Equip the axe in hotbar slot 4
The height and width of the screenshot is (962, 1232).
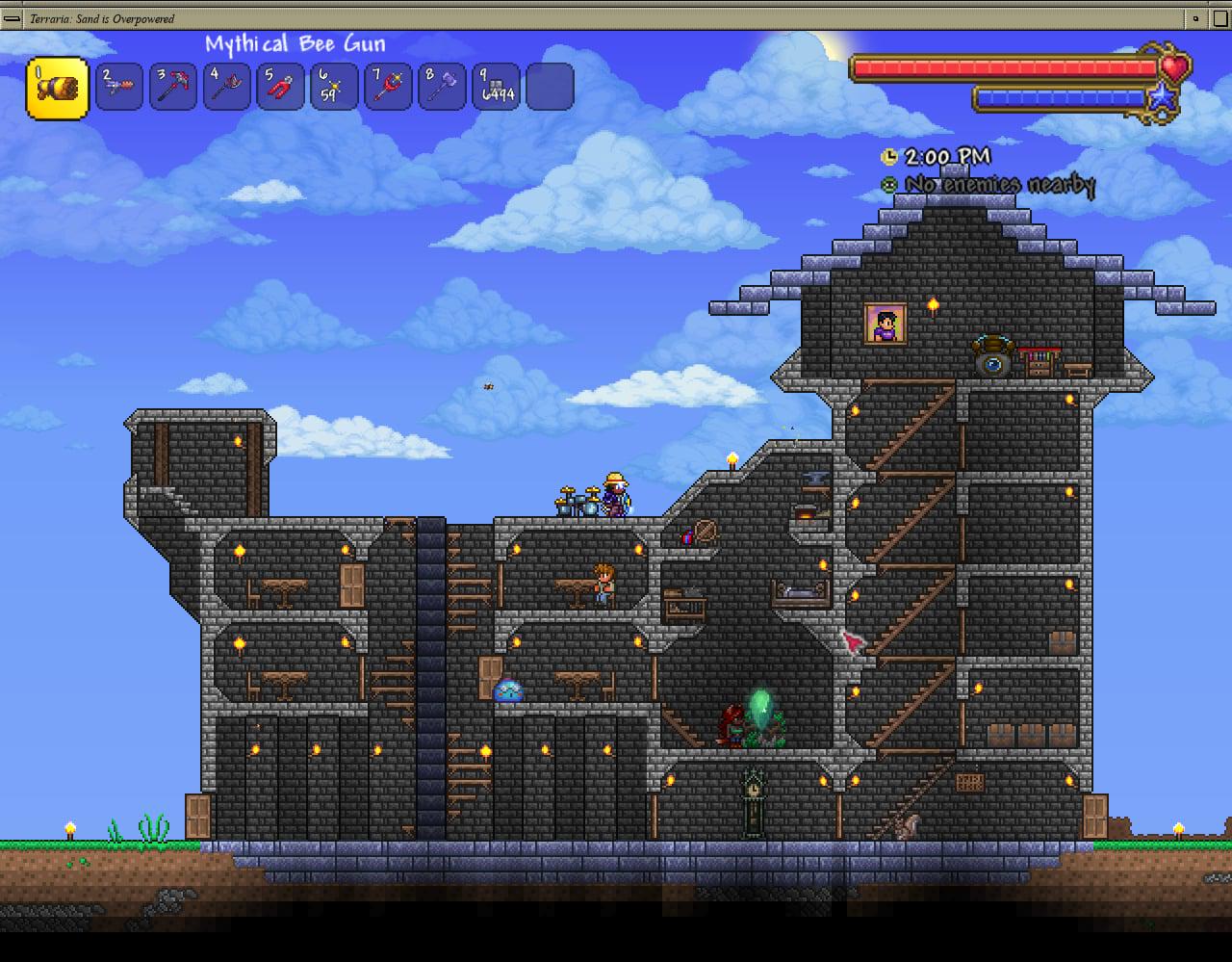(x=228, y=88)
